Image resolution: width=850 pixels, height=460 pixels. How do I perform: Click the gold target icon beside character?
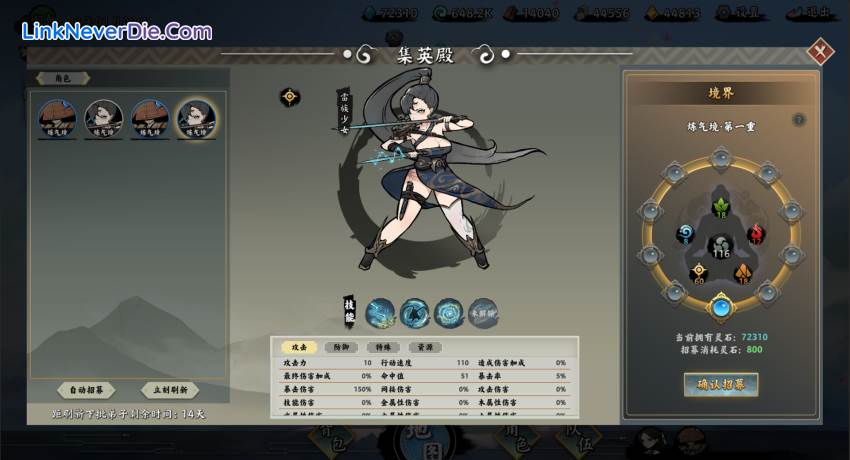[289, 97]
